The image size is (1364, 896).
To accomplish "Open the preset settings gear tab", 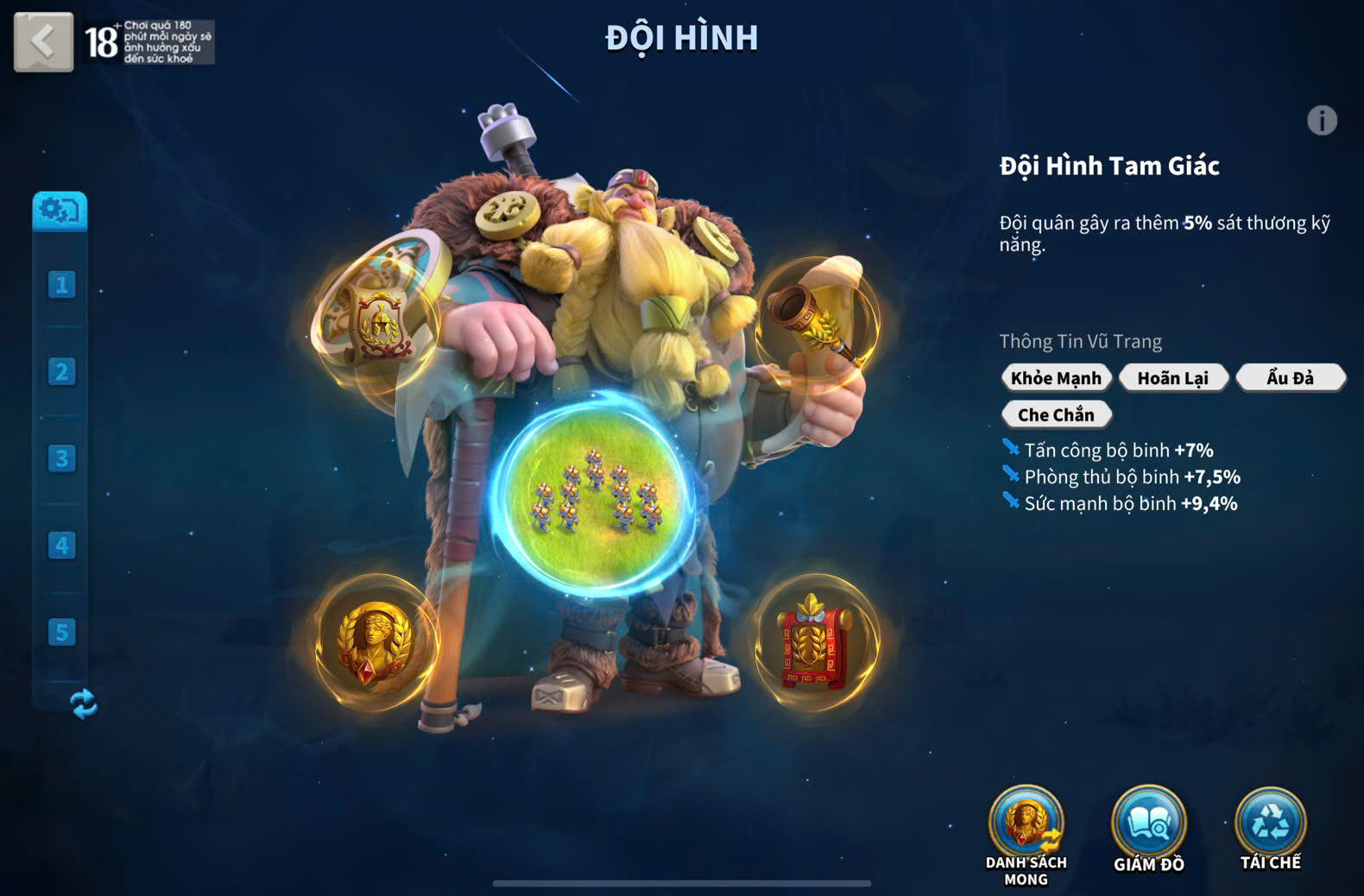I will pos(60,211).
